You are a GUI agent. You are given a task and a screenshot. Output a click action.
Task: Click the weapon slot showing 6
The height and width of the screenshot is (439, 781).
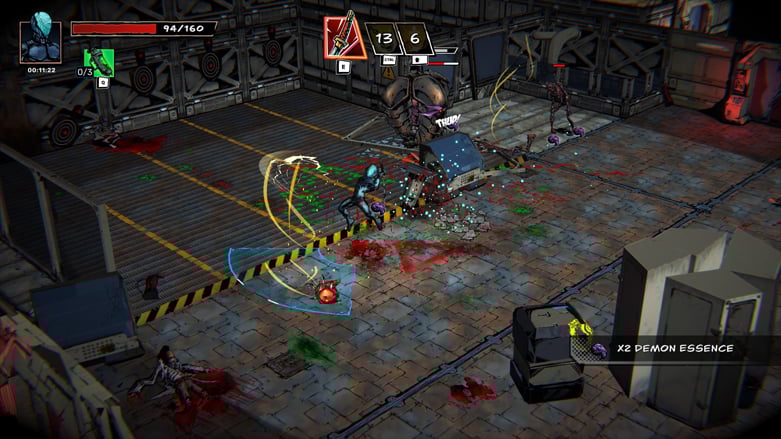coord(415,39)
